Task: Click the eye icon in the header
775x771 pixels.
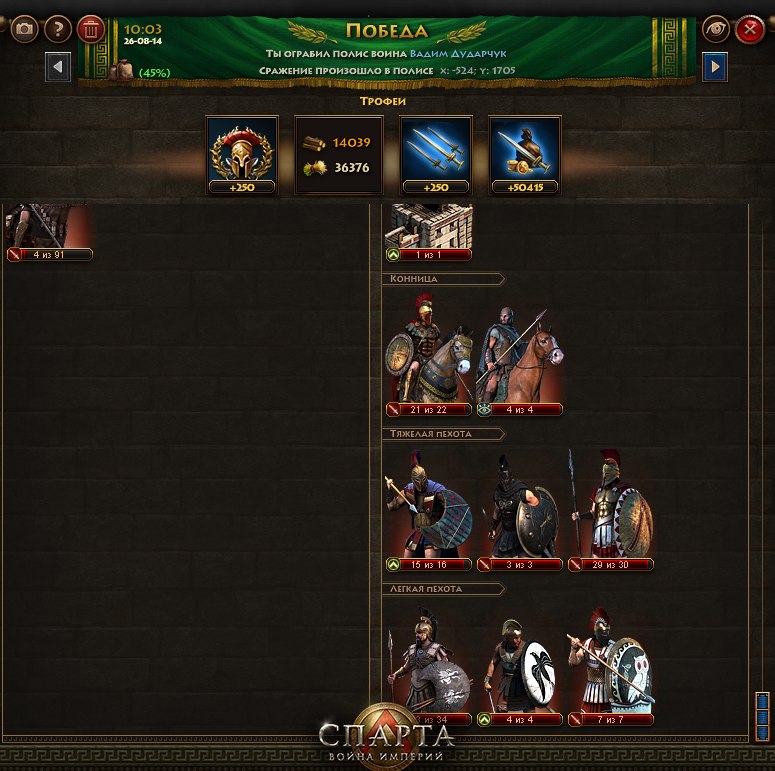Action: [715, 29]
